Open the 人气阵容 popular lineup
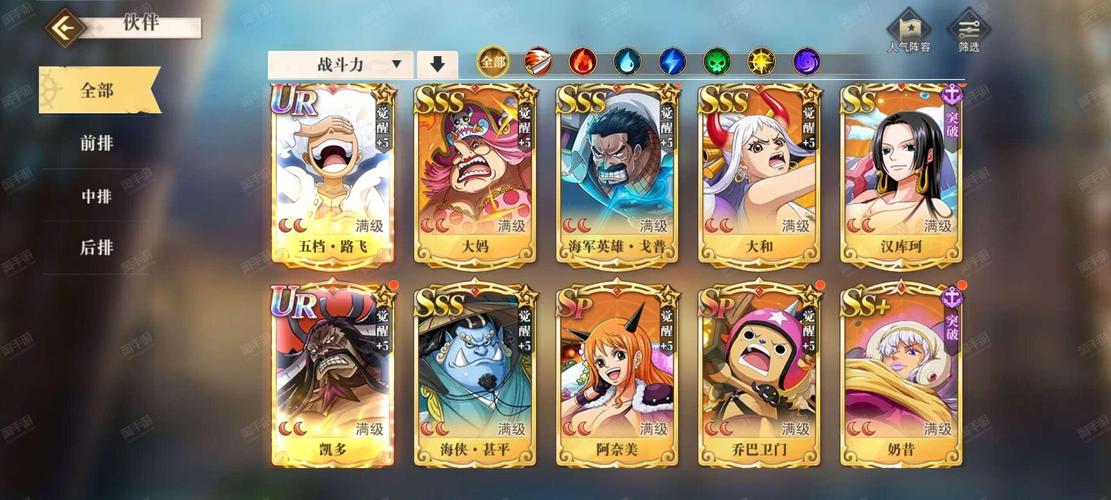 (908, 32)
